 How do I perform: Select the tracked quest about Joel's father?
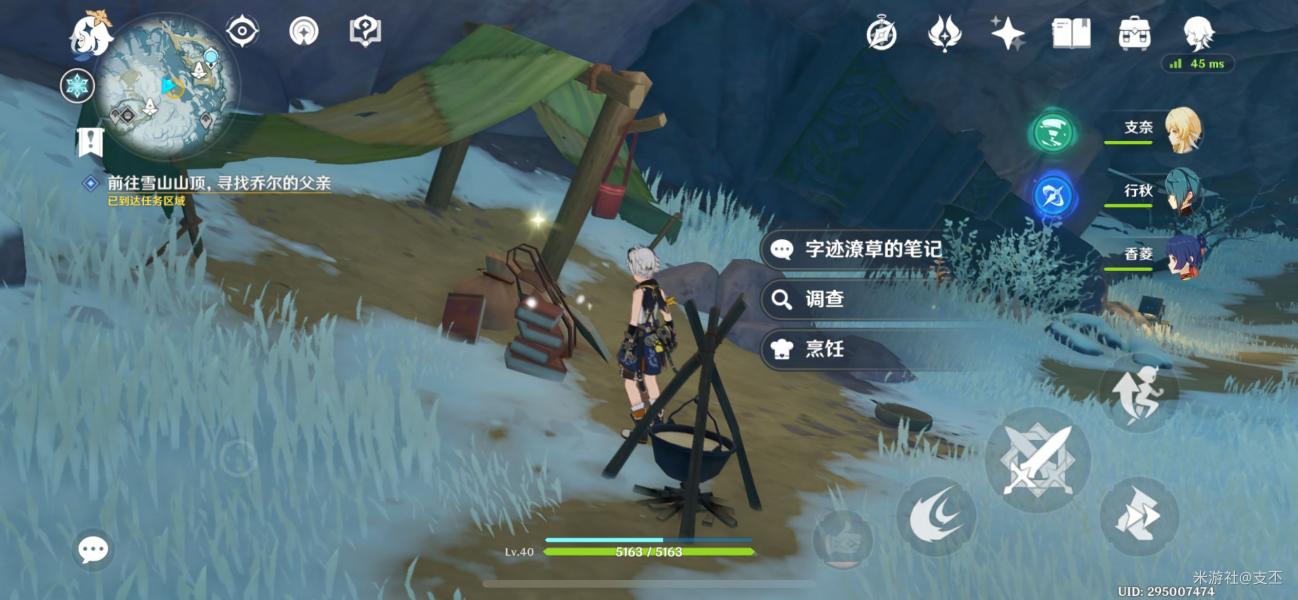[219, 184]
